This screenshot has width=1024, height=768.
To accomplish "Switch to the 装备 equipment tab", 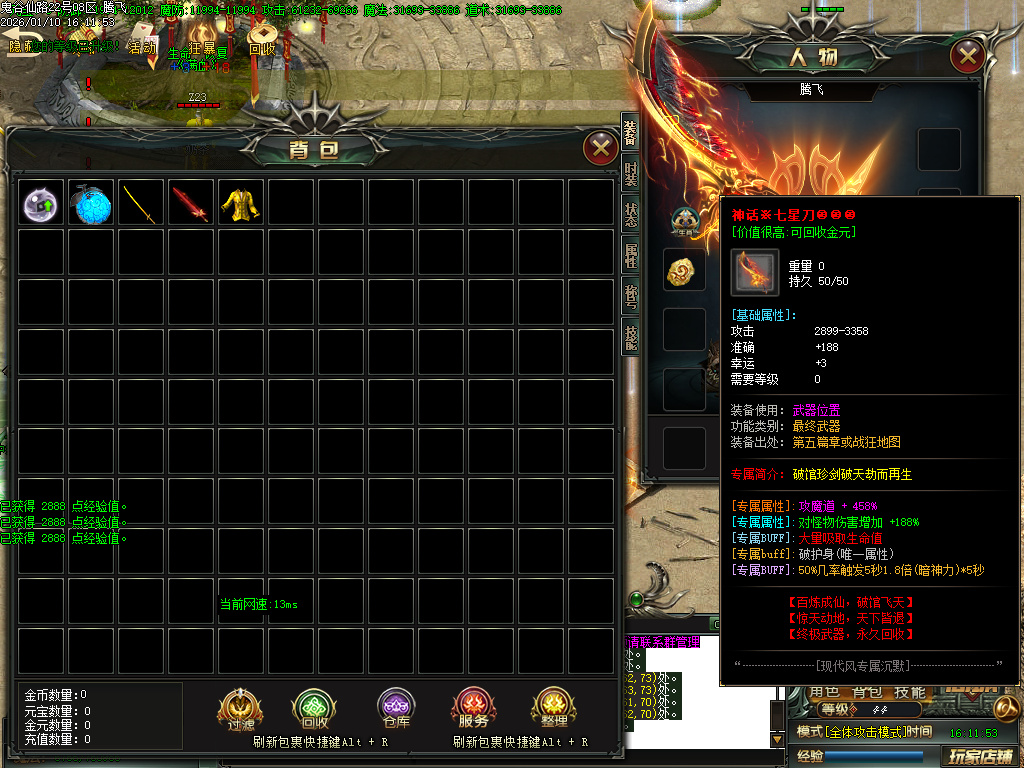I will pyautogui.click(x=630, y=132).
